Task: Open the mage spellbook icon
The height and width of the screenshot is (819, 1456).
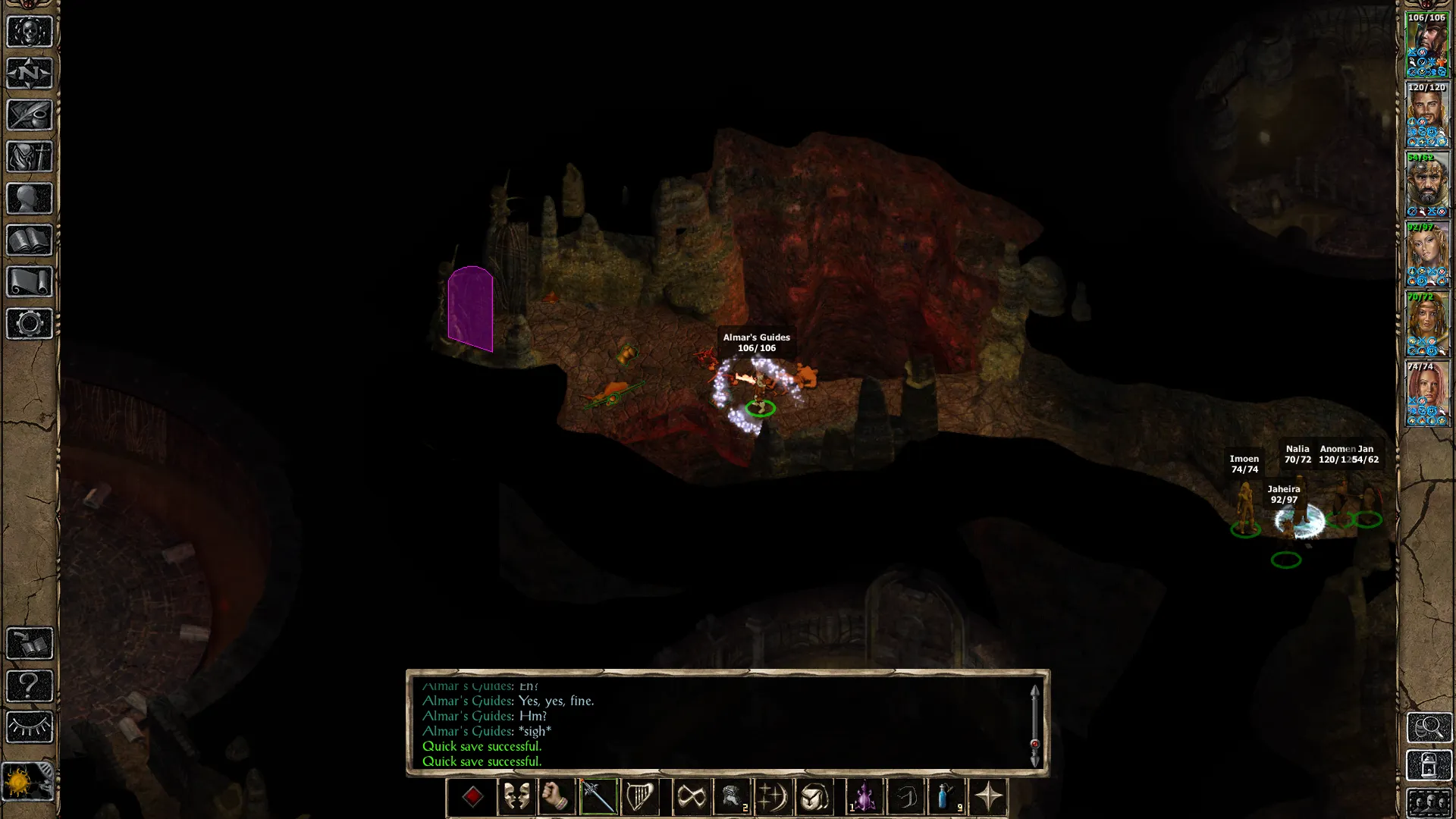Action: 30,240
